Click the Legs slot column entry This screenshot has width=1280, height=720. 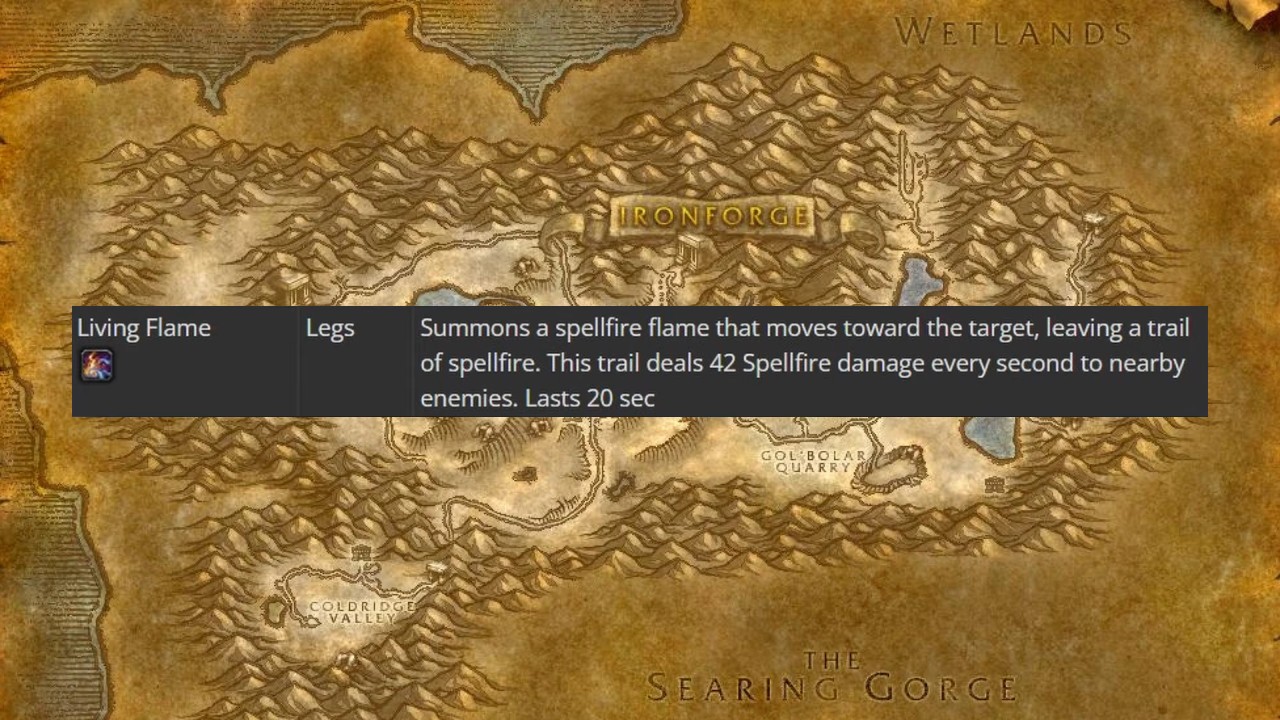[330, 327]
